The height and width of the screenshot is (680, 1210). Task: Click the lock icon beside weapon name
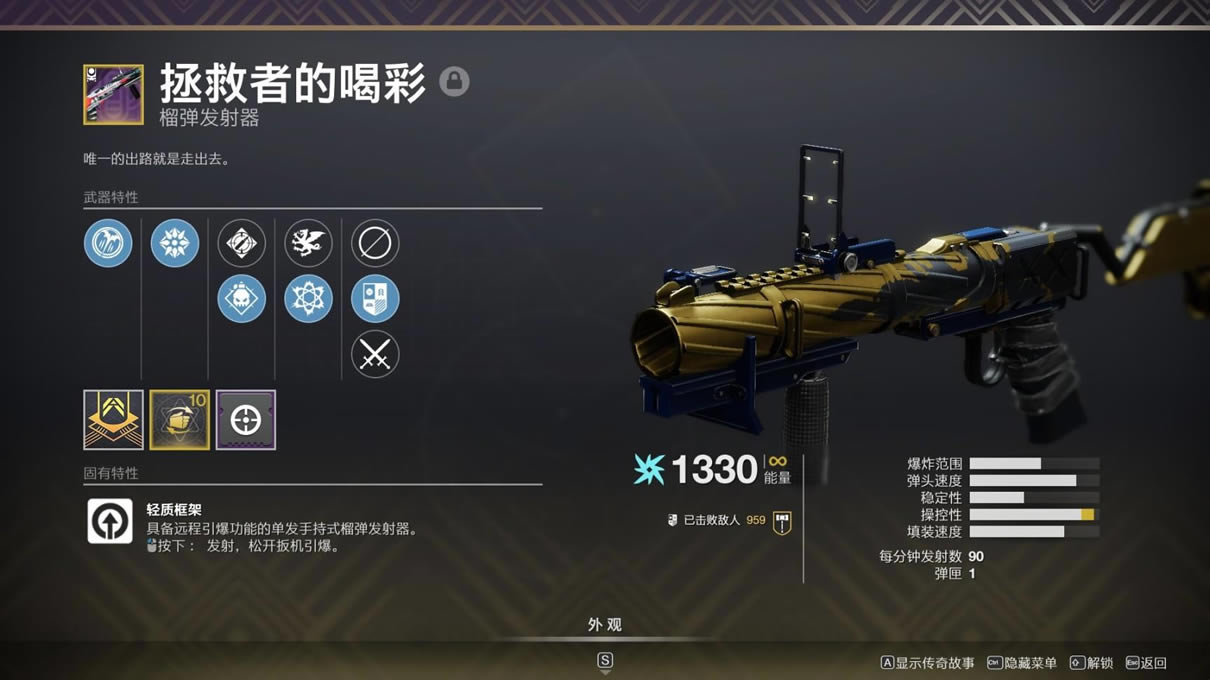454,82
